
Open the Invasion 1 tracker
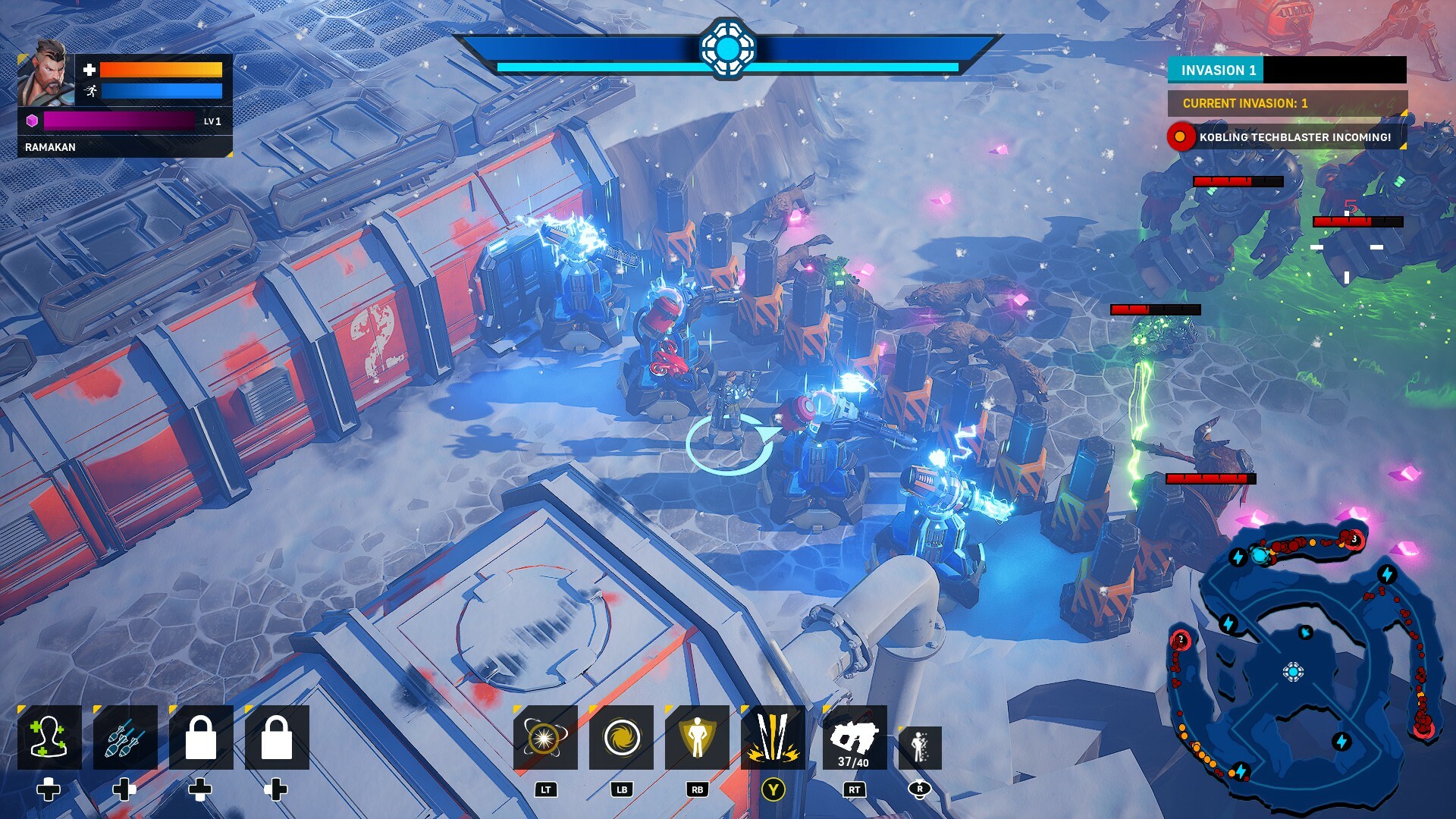(1287, 70)
